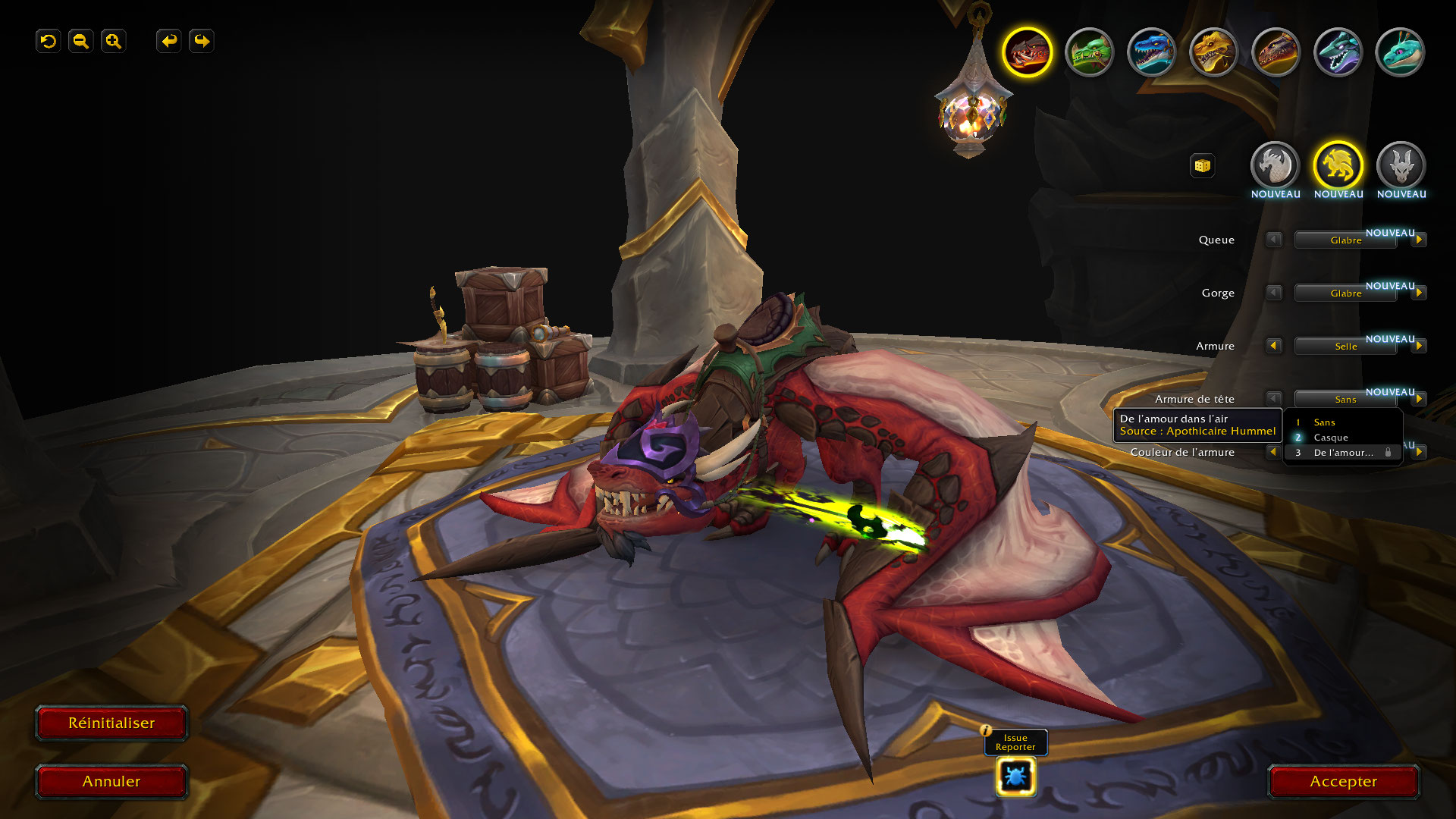This screenshot has width=1456, height=819.
Task: Rotate the dragon model right
Action: coord(202,41)
